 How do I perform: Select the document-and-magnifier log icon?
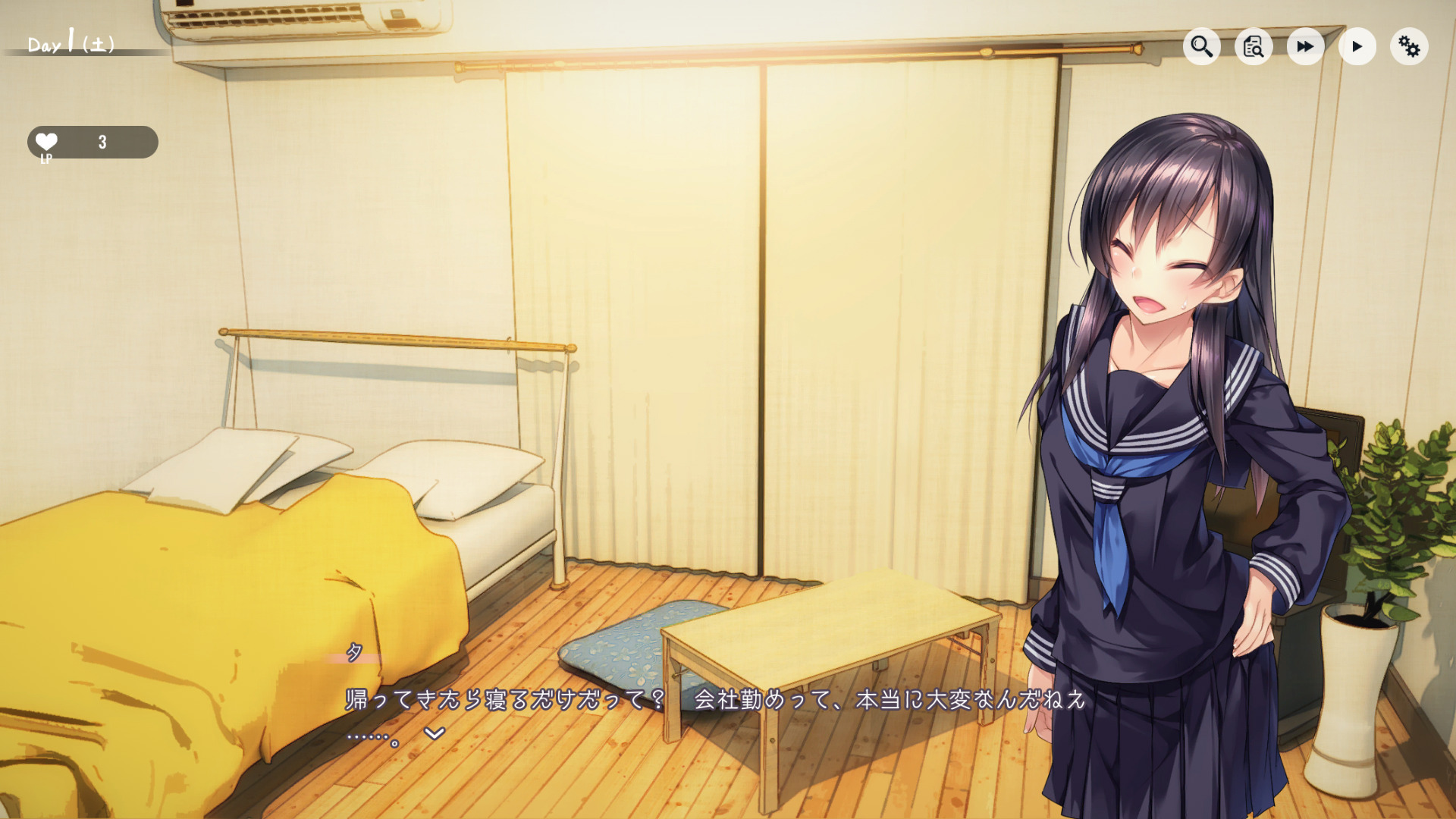tap(1253, 46)
